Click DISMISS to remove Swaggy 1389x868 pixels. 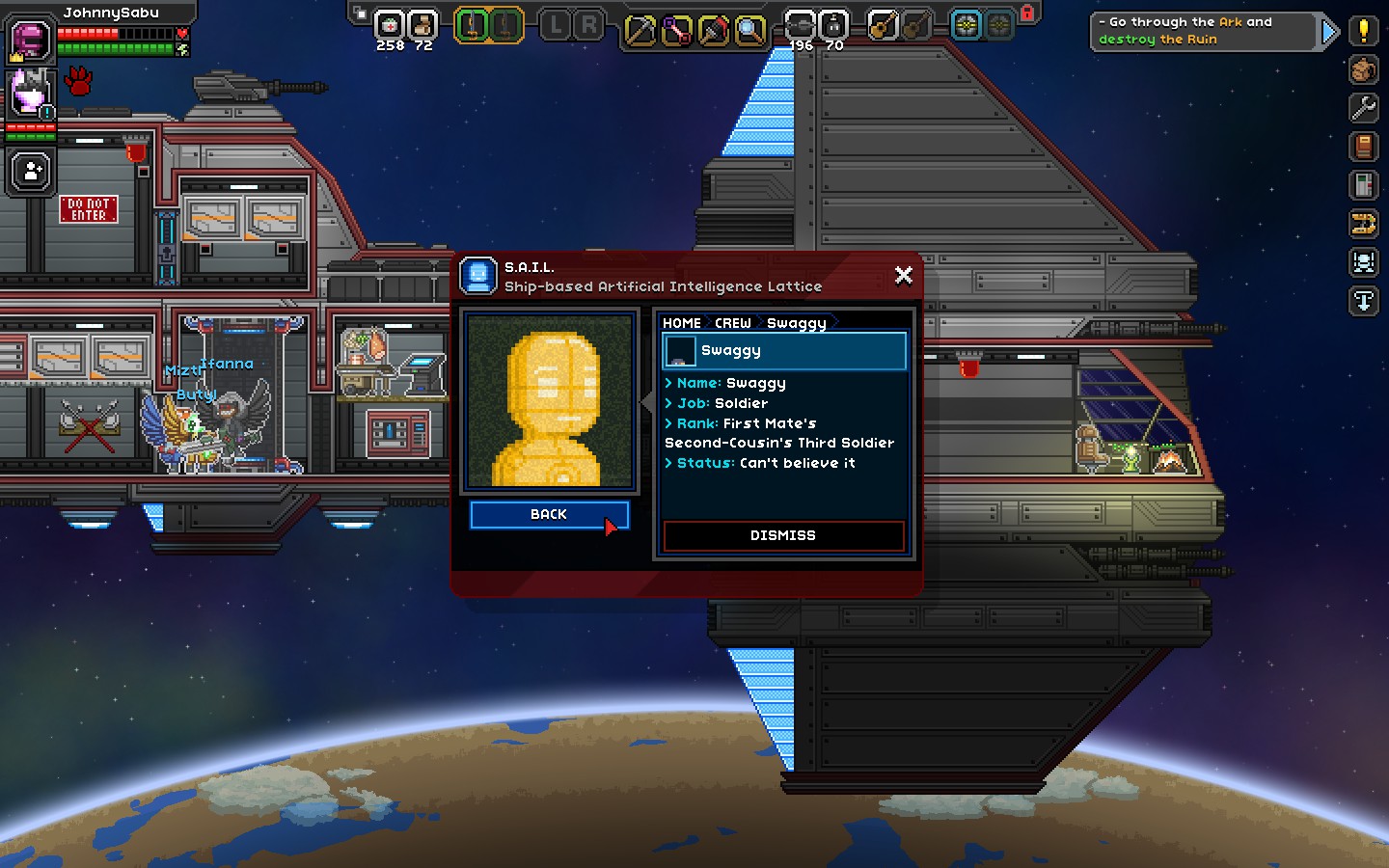(783, 536)
